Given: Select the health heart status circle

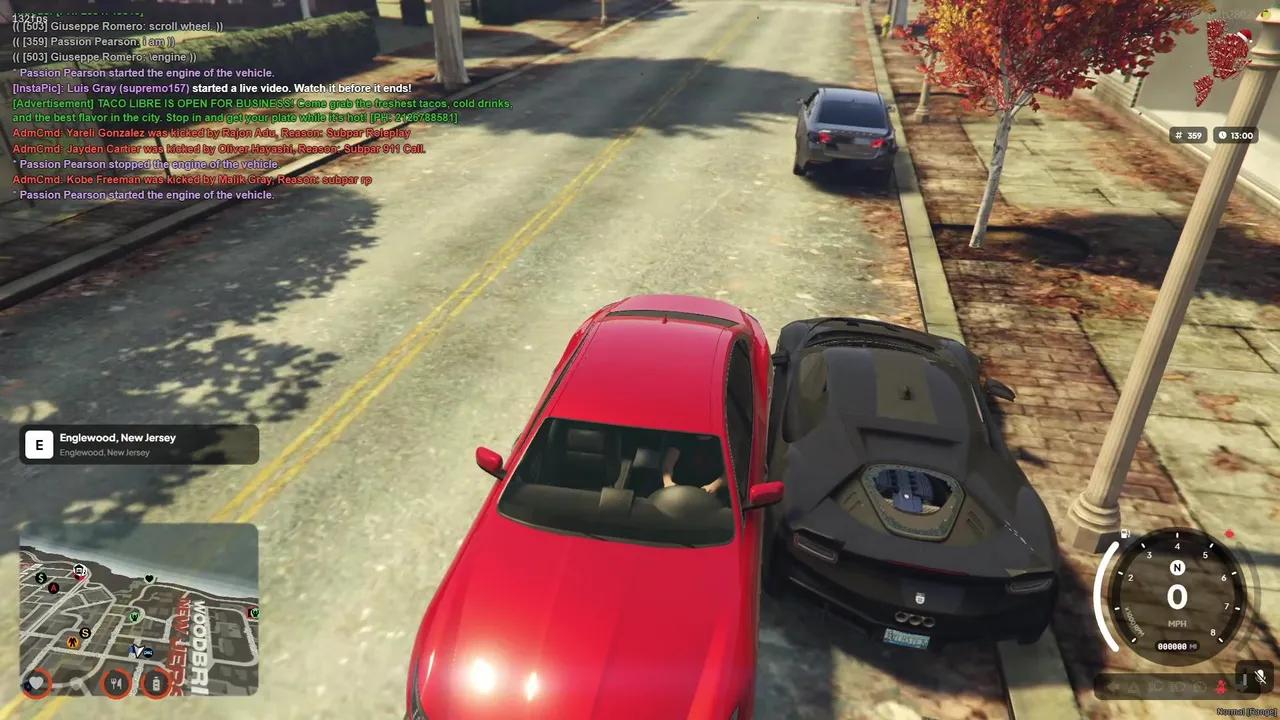Looking at the screenshot, I should pos(37,683).
